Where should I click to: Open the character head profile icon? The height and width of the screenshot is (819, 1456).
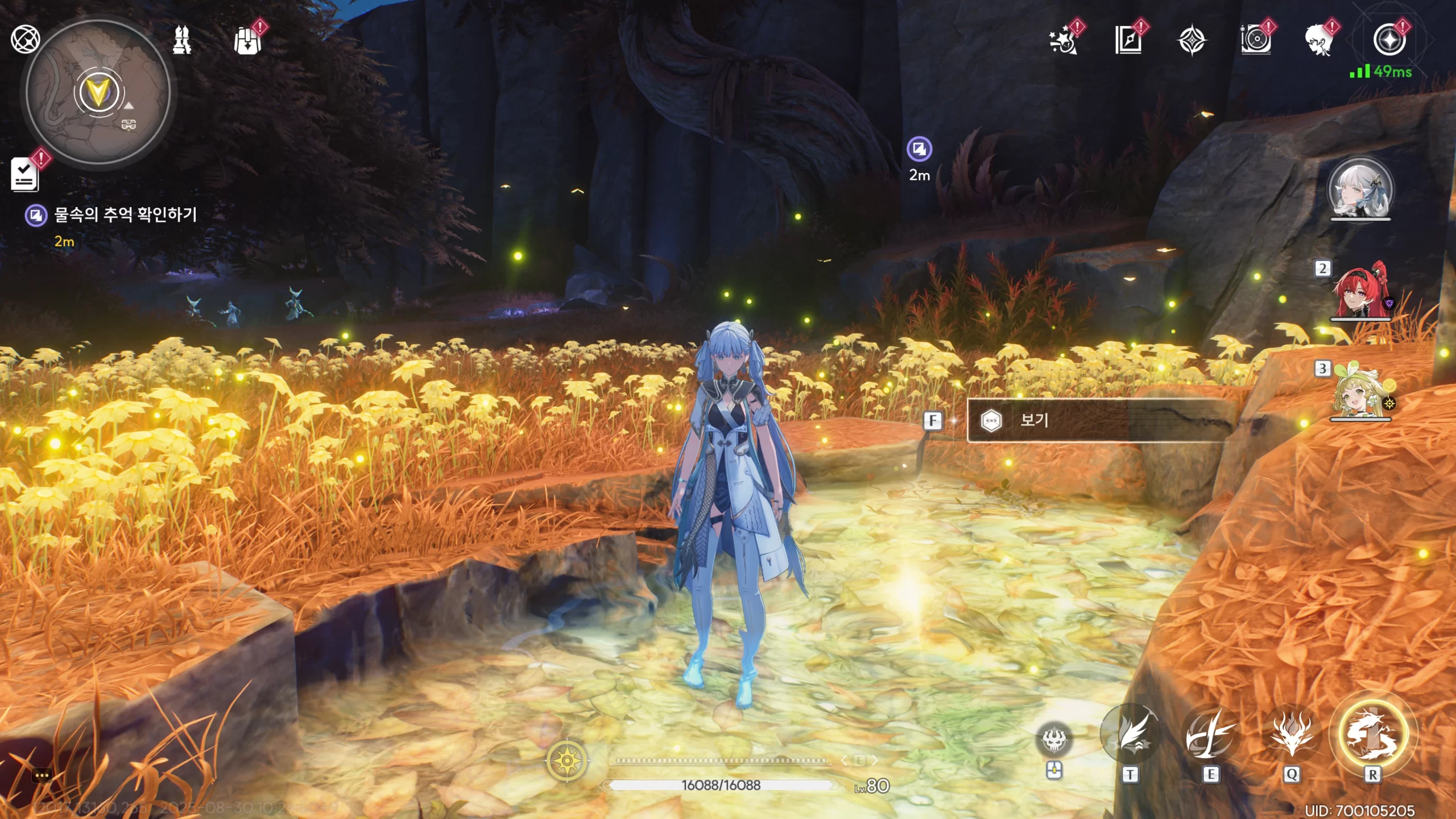tap(1318, 41)
